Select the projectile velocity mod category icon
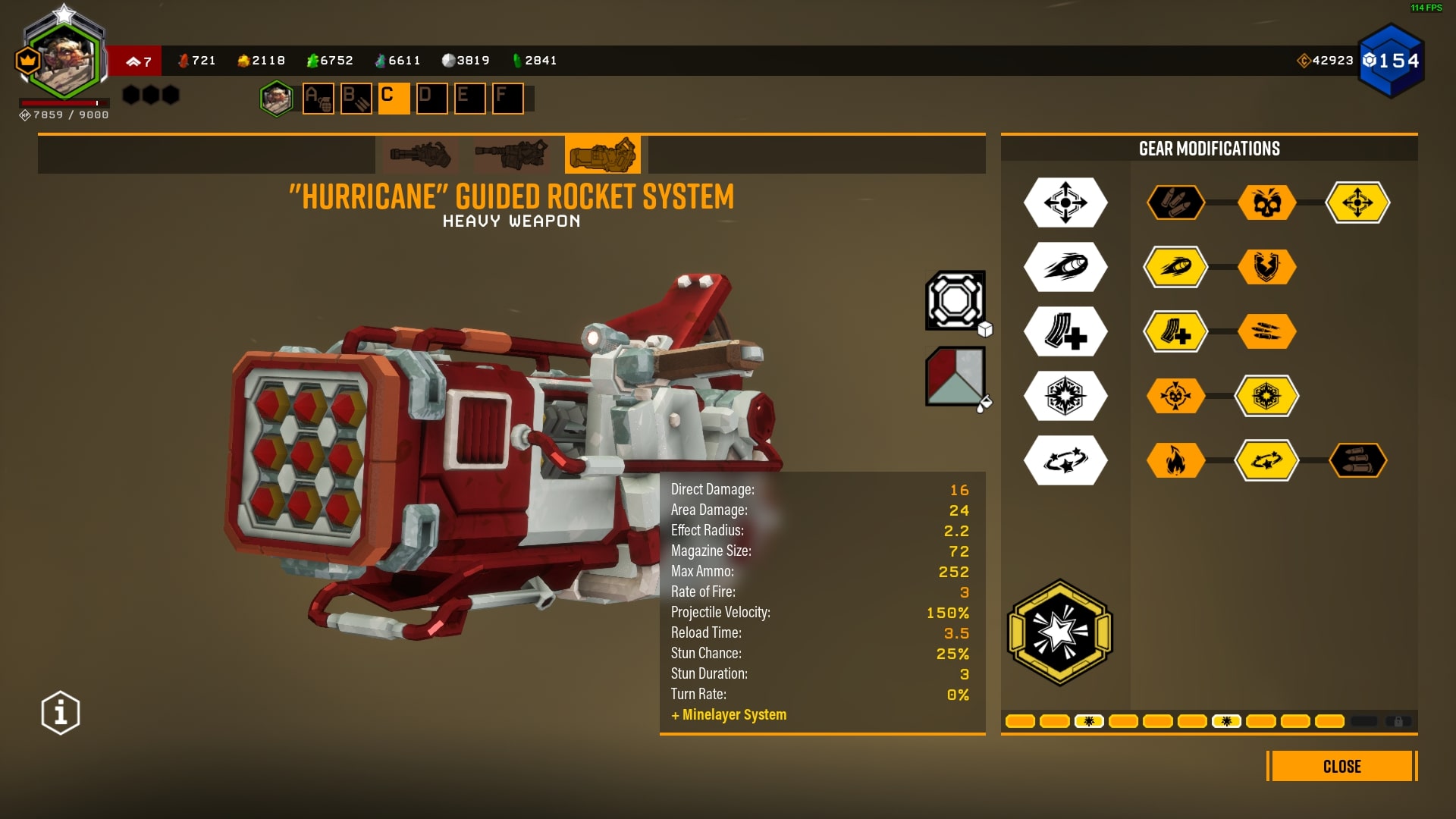Image resolution: width=1456 pixels, height=819 pixels. pyautogui.click(x=1065, y=267)
